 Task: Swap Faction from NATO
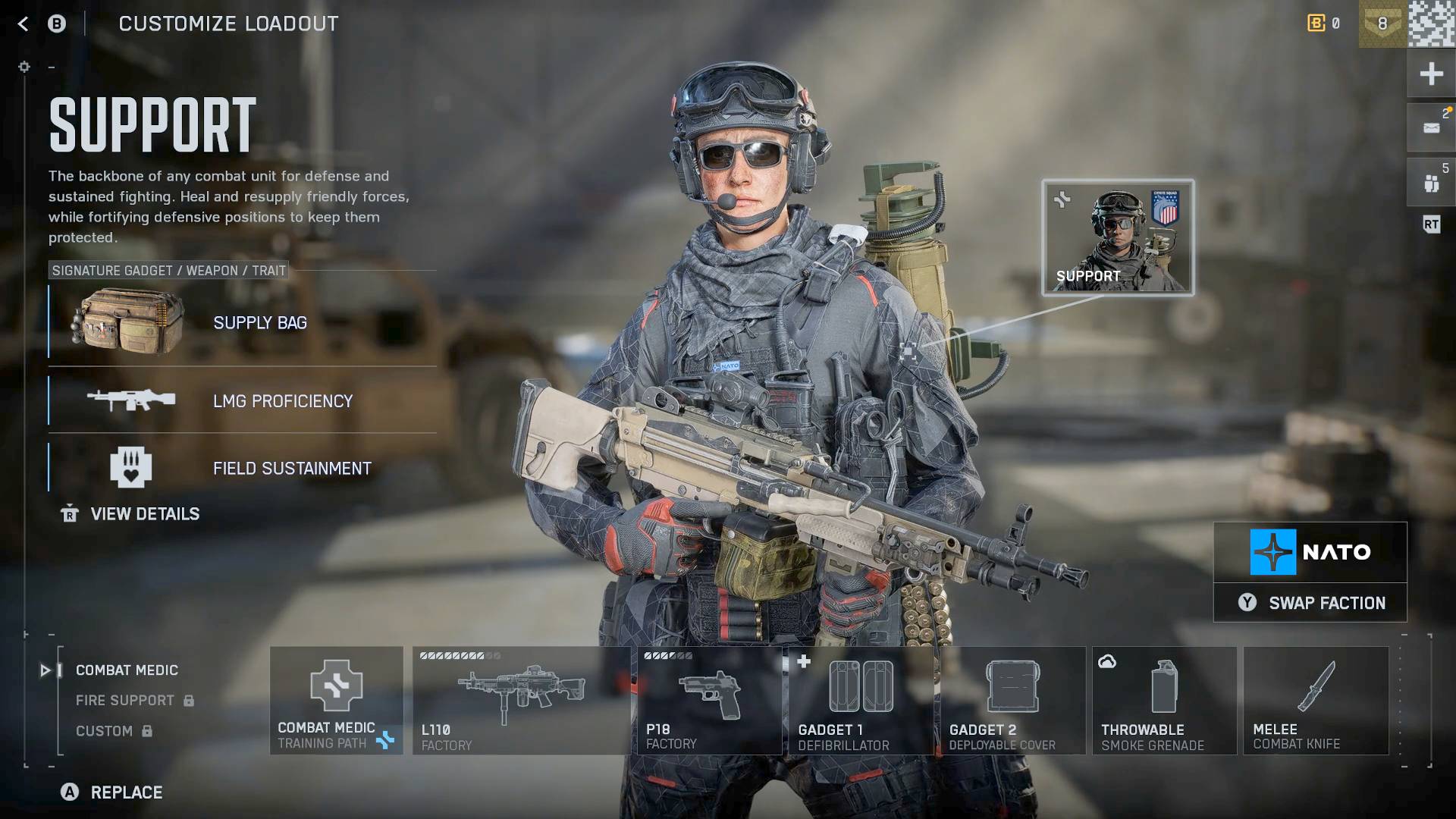pyautogui.click(x=1310, y=603)
